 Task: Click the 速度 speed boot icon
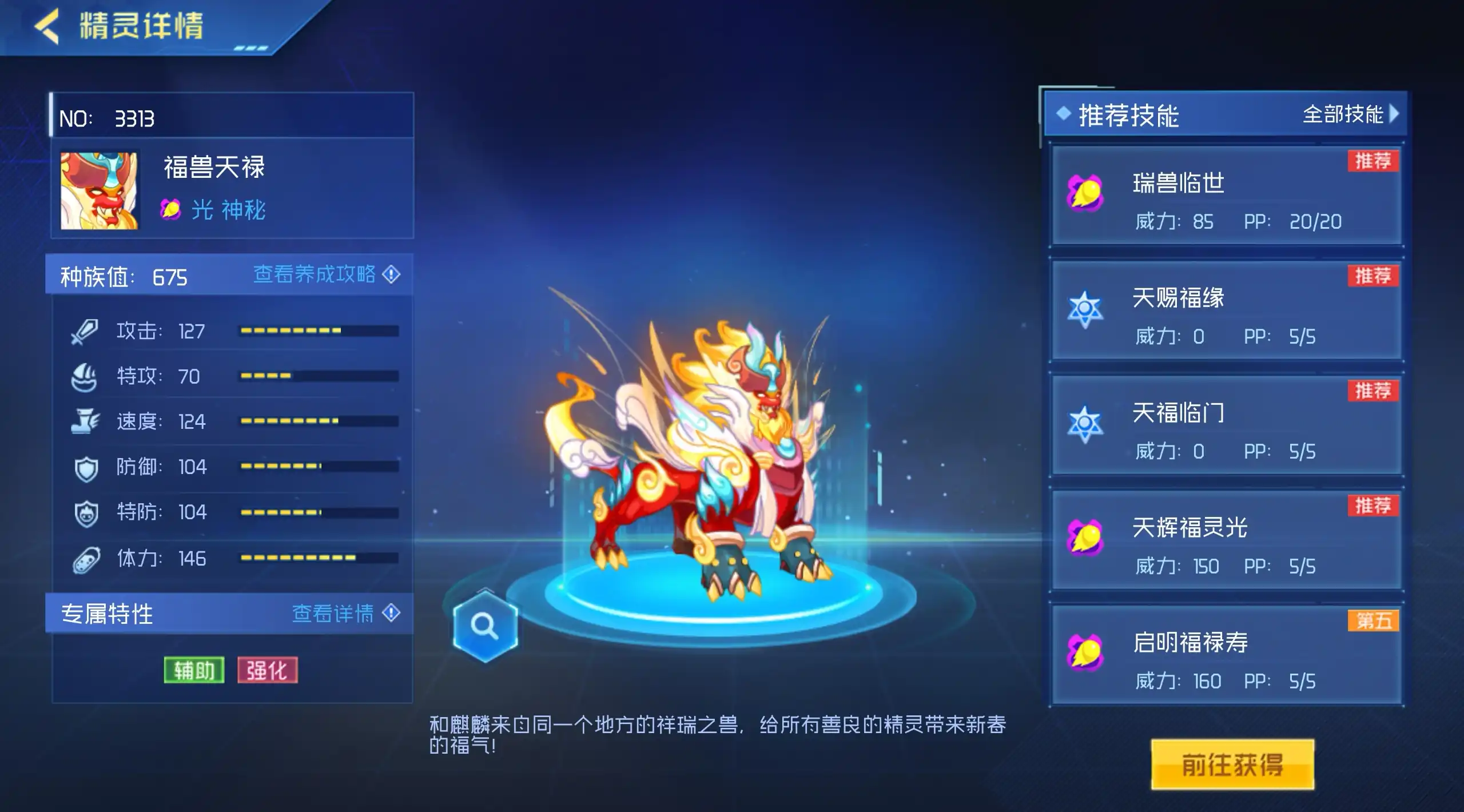[85, 422]
